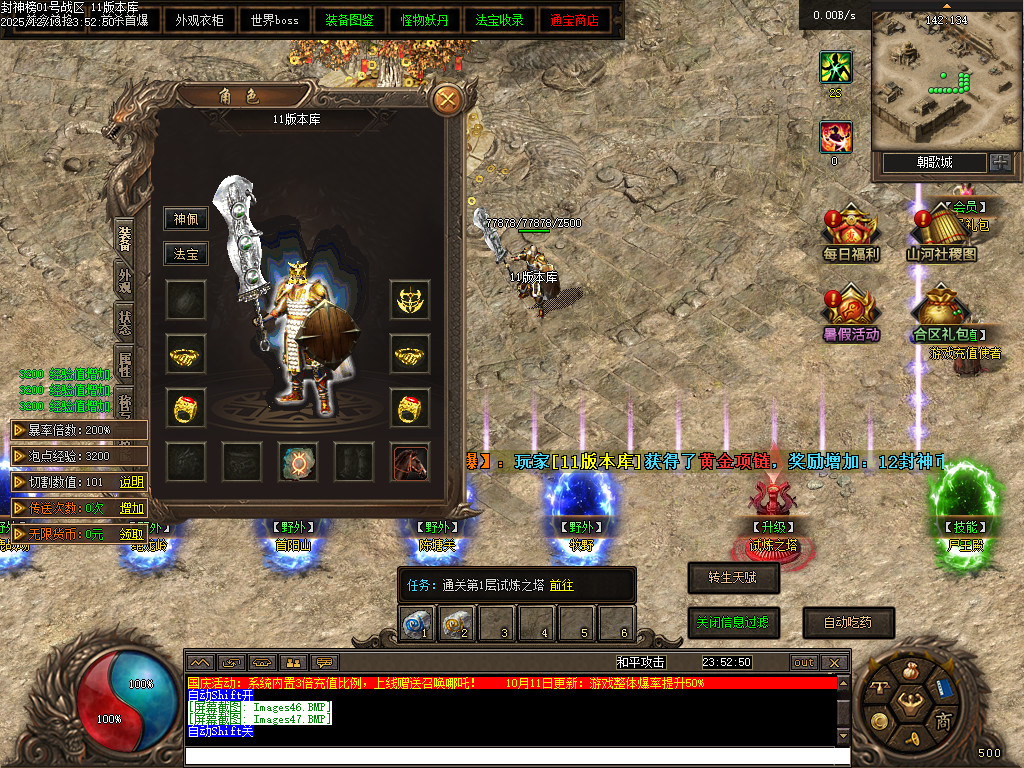This screenshot has width=1024, height=768.
Task: Open the 山河社稷图 icon
Action: click(941, 235)
